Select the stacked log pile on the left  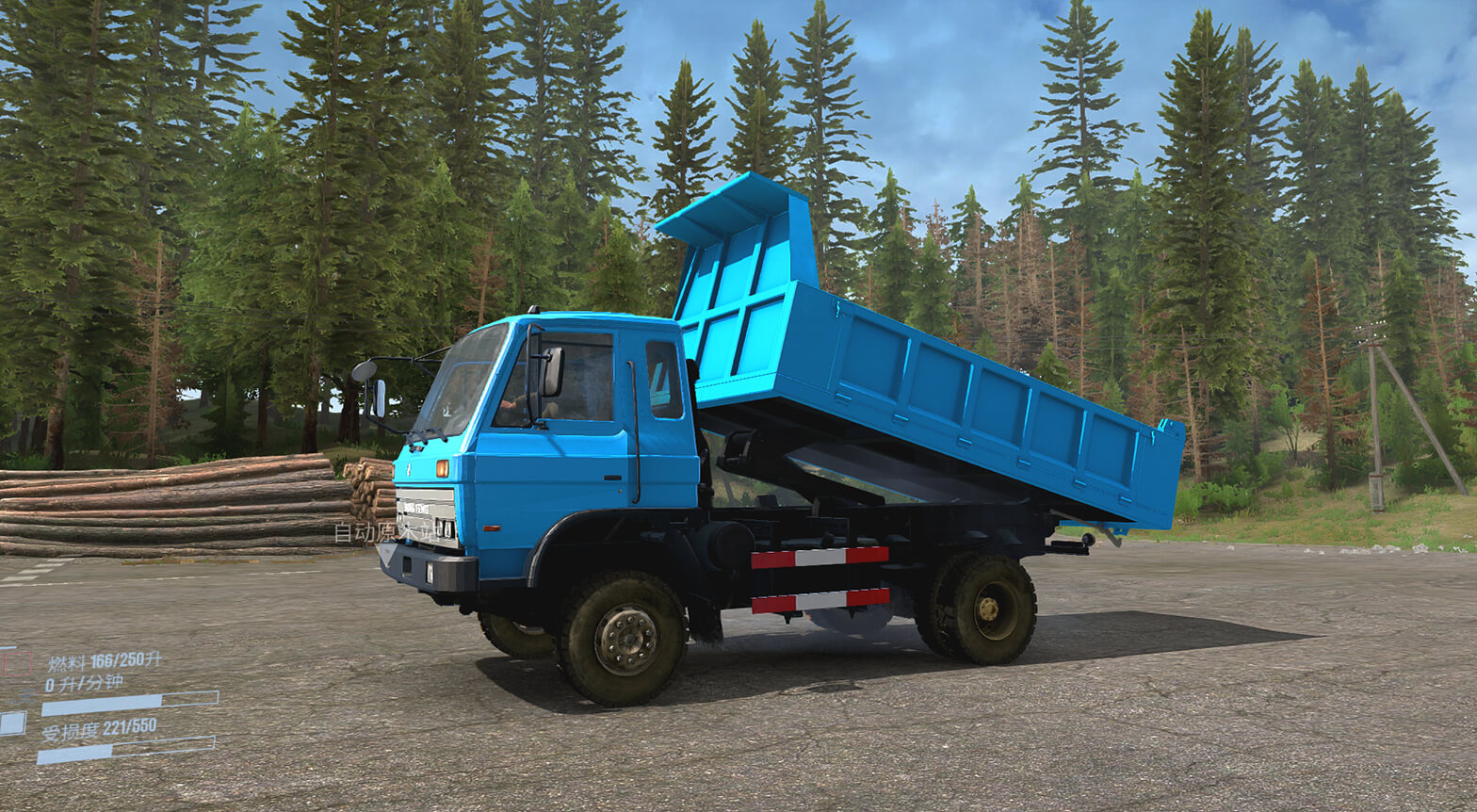(x=170, y=509)
